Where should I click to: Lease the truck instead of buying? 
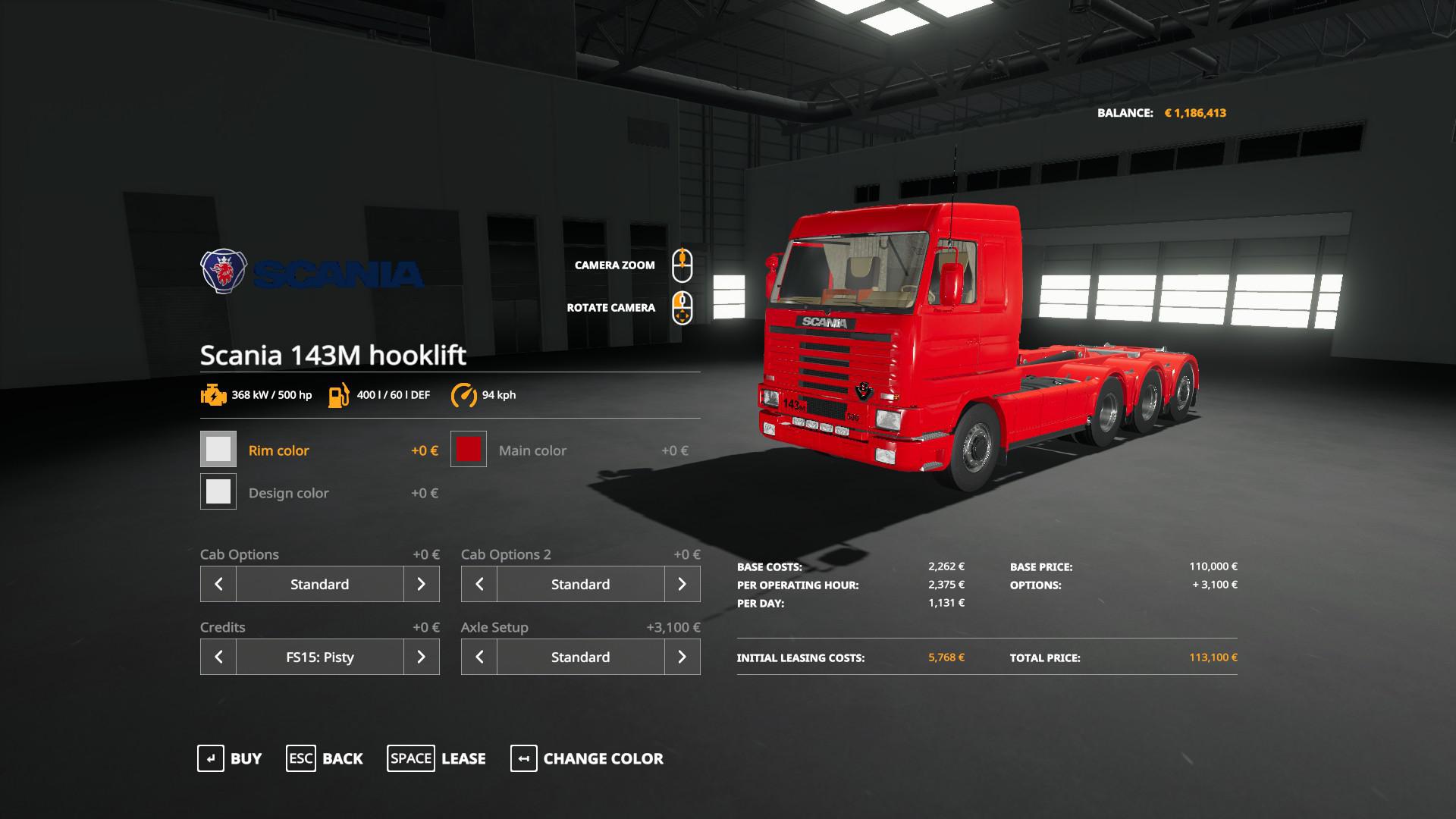point(436,758)
